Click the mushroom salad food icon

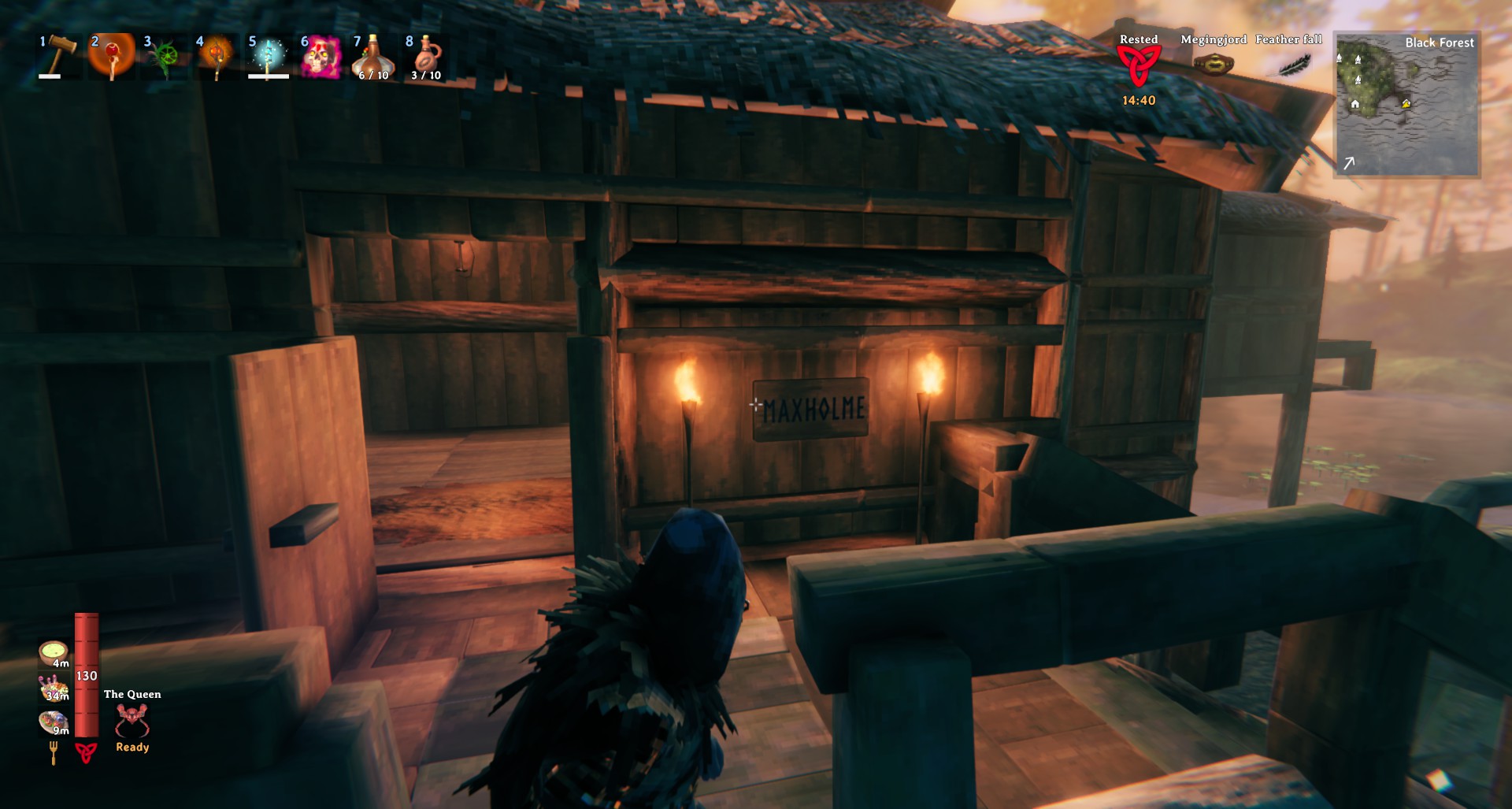point(54,688)
